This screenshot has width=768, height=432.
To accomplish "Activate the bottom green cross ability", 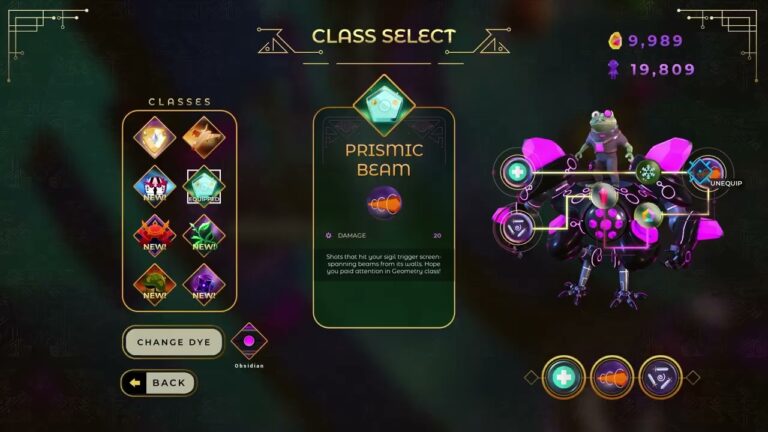I will click(x=563, y=377).
